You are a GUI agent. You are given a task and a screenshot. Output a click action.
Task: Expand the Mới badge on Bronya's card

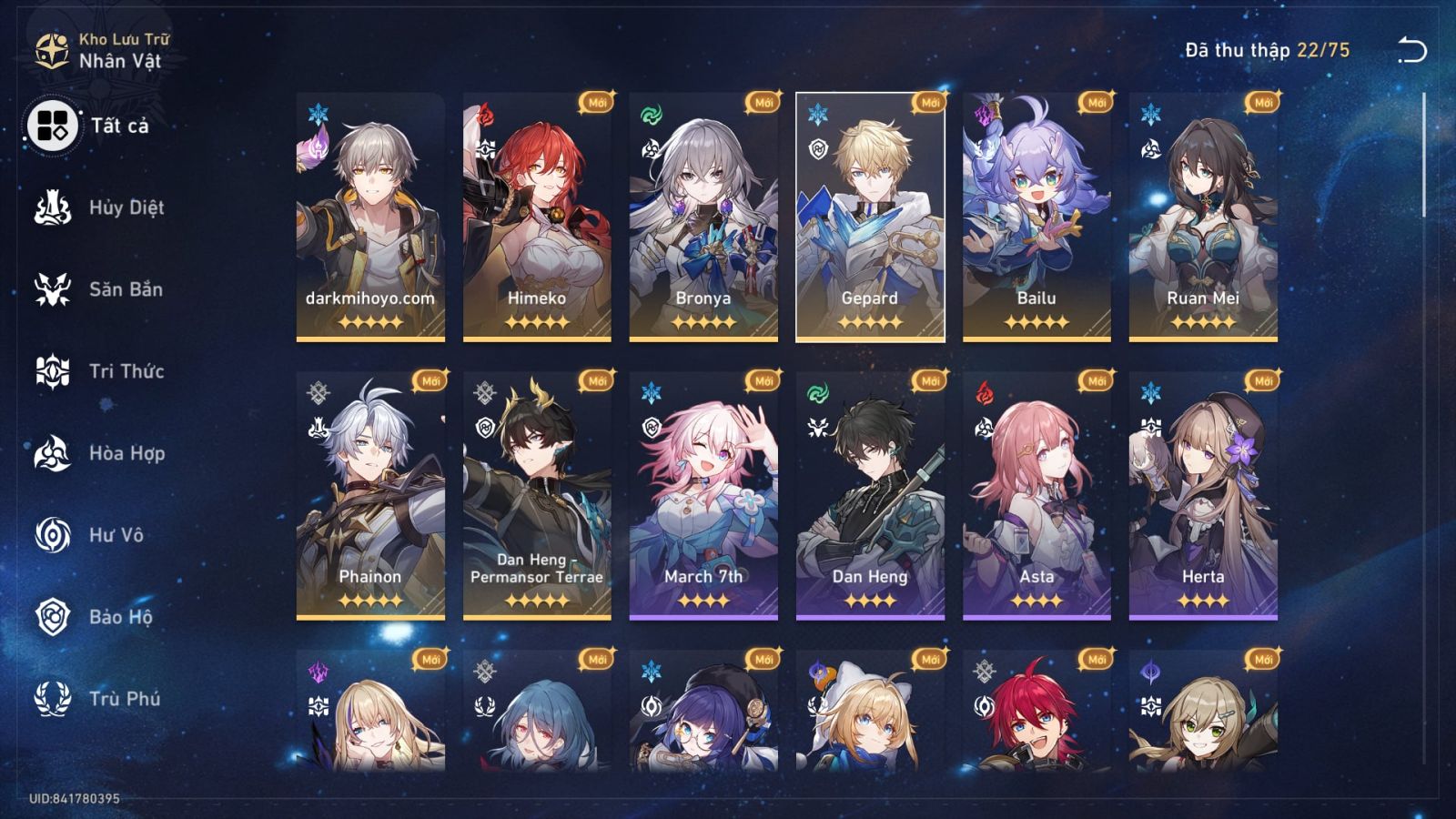point(763,104)
